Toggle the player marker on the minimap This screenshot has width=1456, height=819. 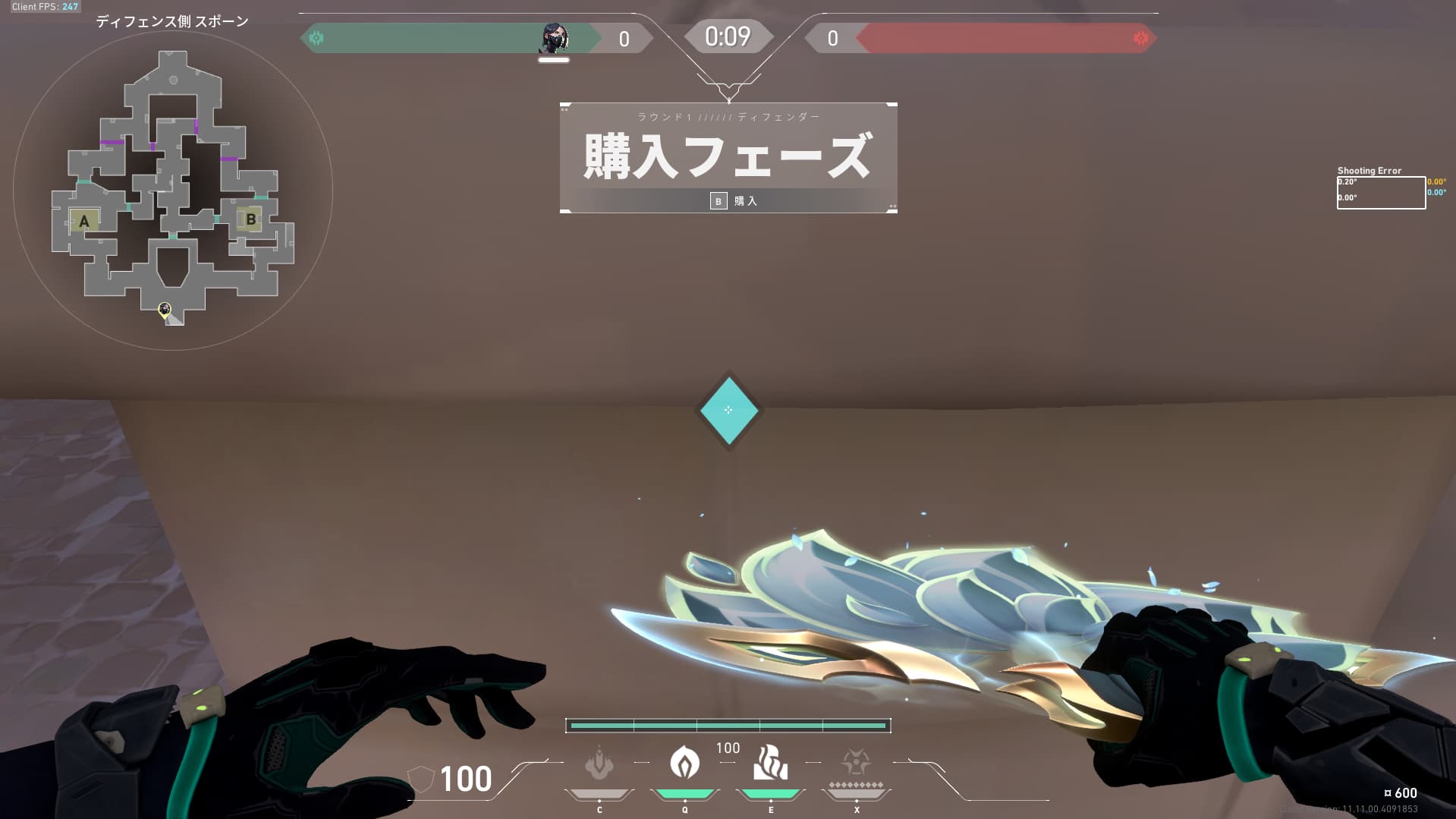coord(164,310)
